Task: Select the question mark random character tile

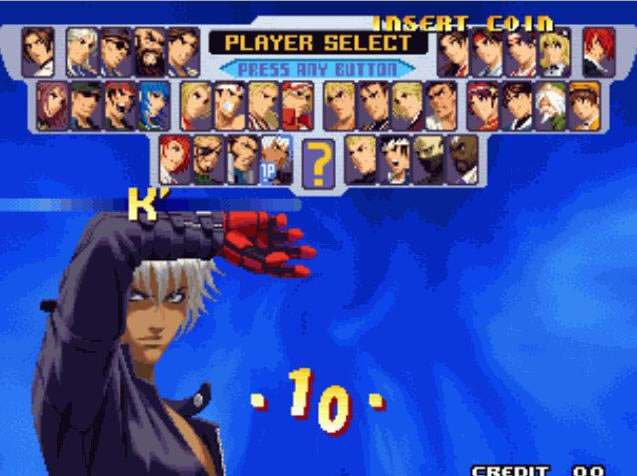Action: (x=316, y=162)
